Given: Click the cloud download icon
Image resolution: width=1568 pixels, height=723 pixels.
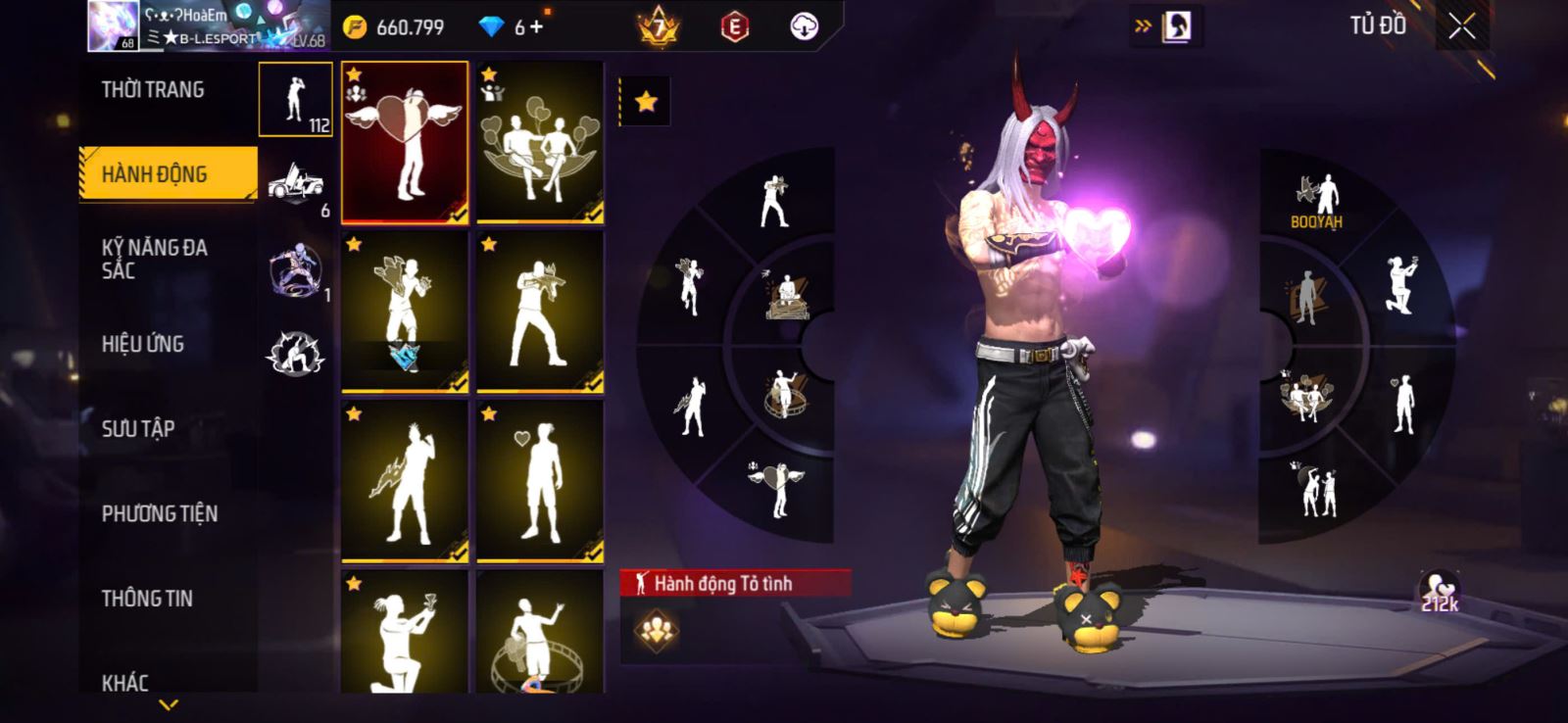Looking at the screenshot, I should pos(804,27).
